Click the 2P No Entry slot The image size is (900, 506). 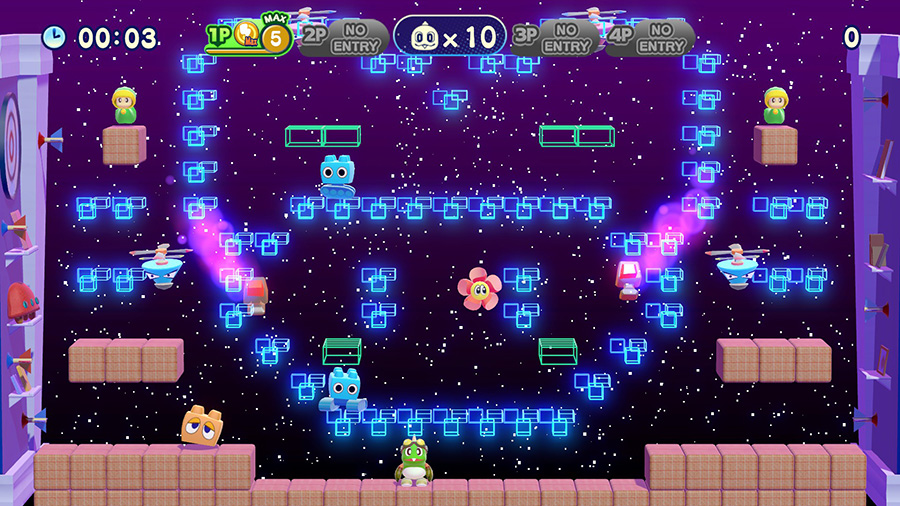pos(343,38)
